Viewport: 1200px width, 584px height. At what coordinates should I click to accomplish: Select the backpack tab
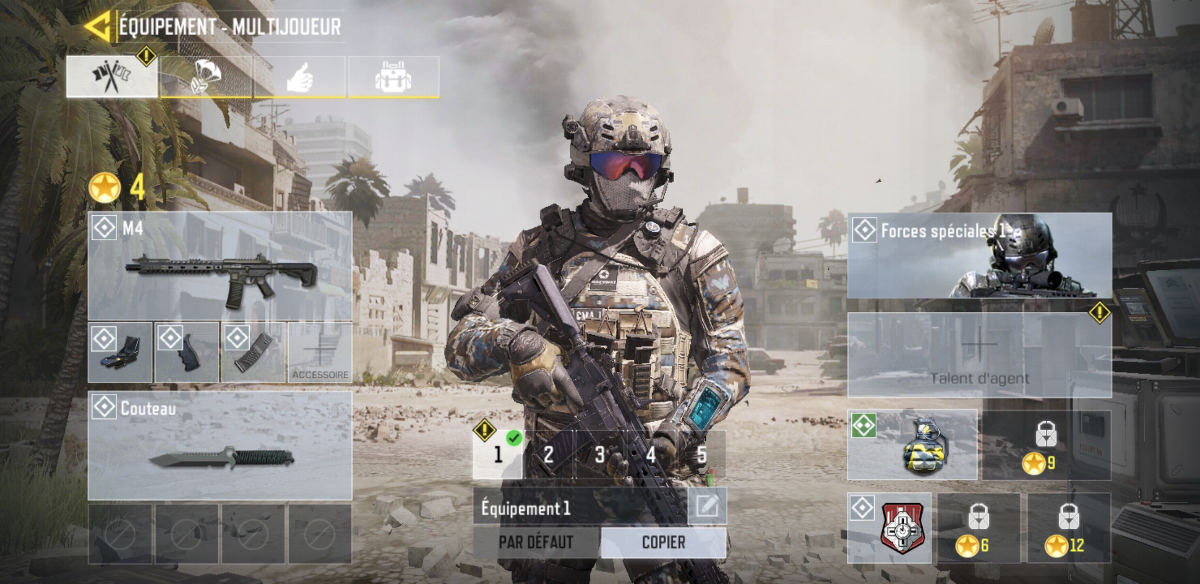[393, 77]
